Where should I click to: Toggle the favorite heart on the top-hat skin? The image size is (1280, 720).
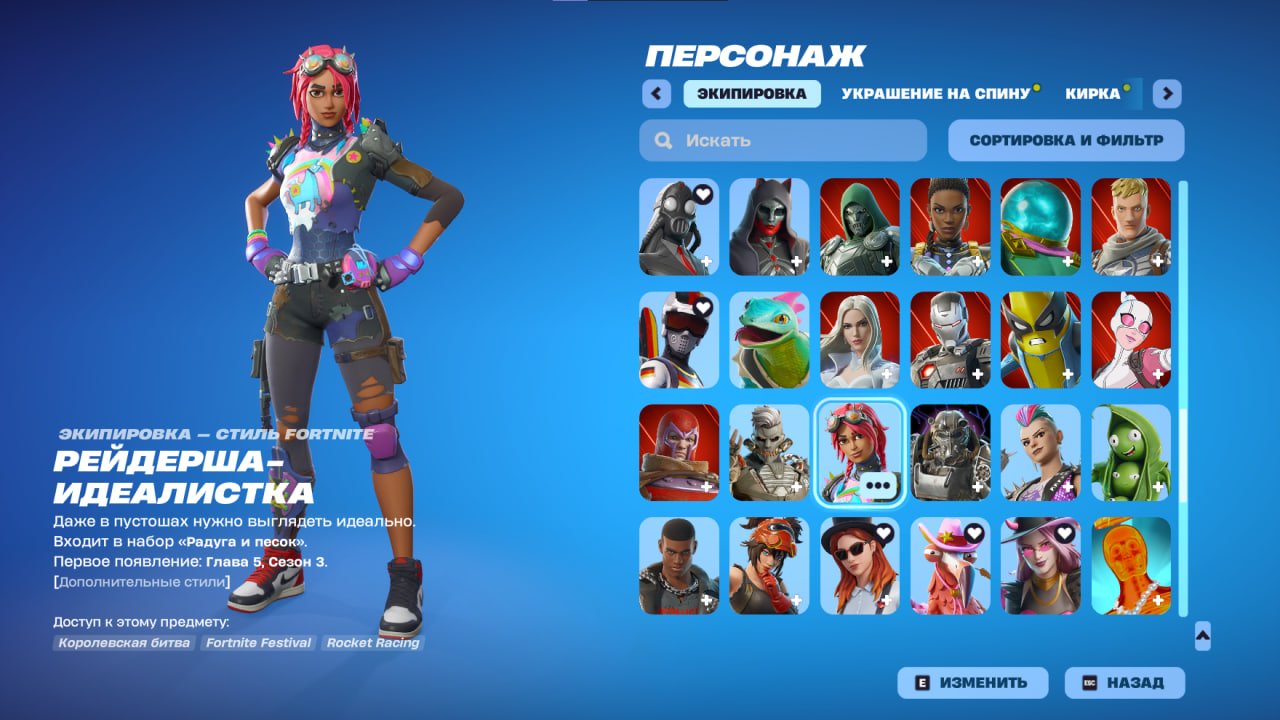point(883,533)
